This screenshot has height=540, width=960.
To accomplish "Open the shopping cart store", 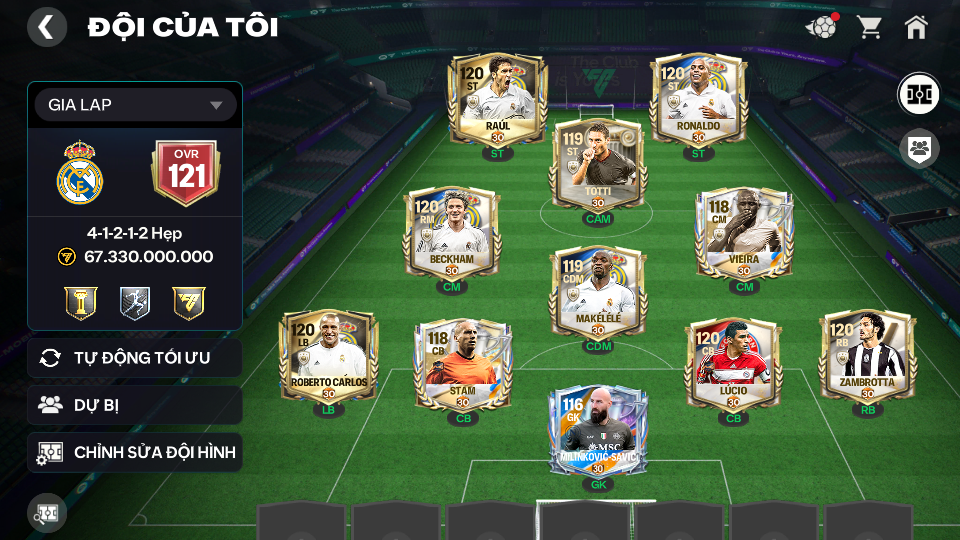I will 869,27.
